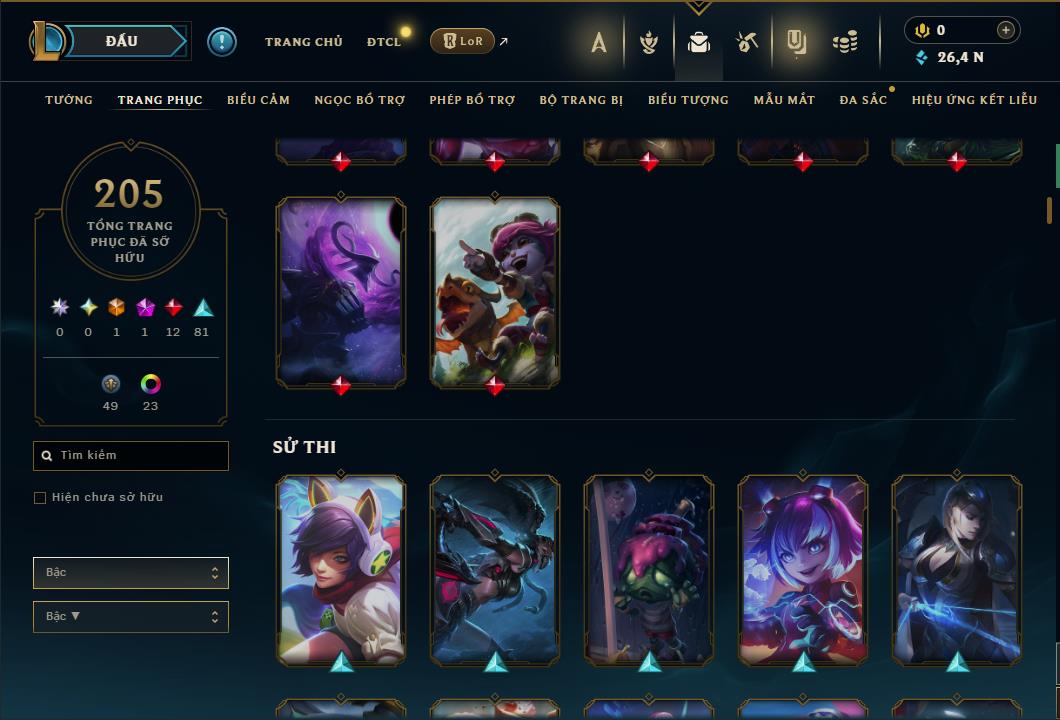This screenshot has height=720, width=1060.
Task: Switch to the BỘ TRANG BỊ tab
Action: click(x=581, y=100)
